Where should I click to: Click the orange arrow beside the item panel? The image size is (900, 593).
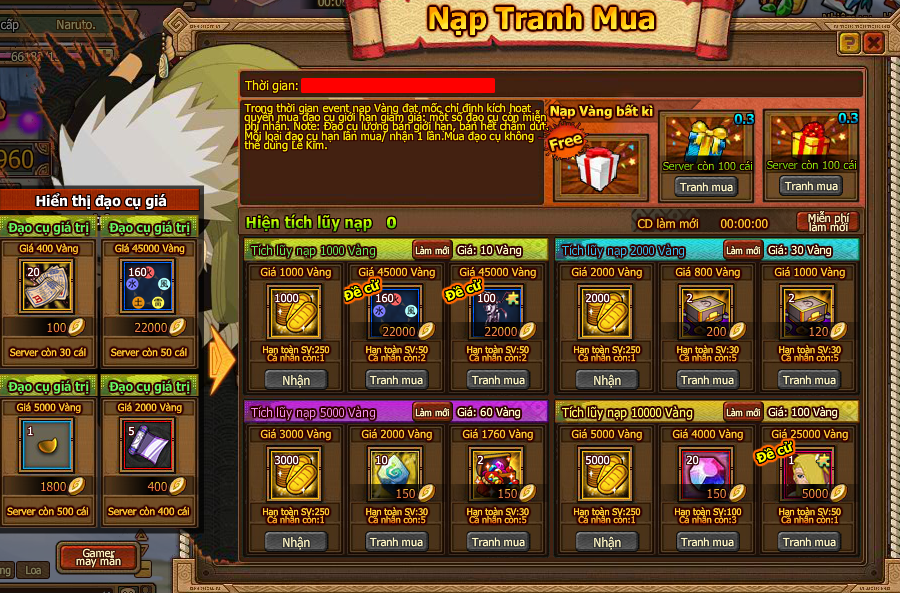pyautogui.click(x=222, y=354)
